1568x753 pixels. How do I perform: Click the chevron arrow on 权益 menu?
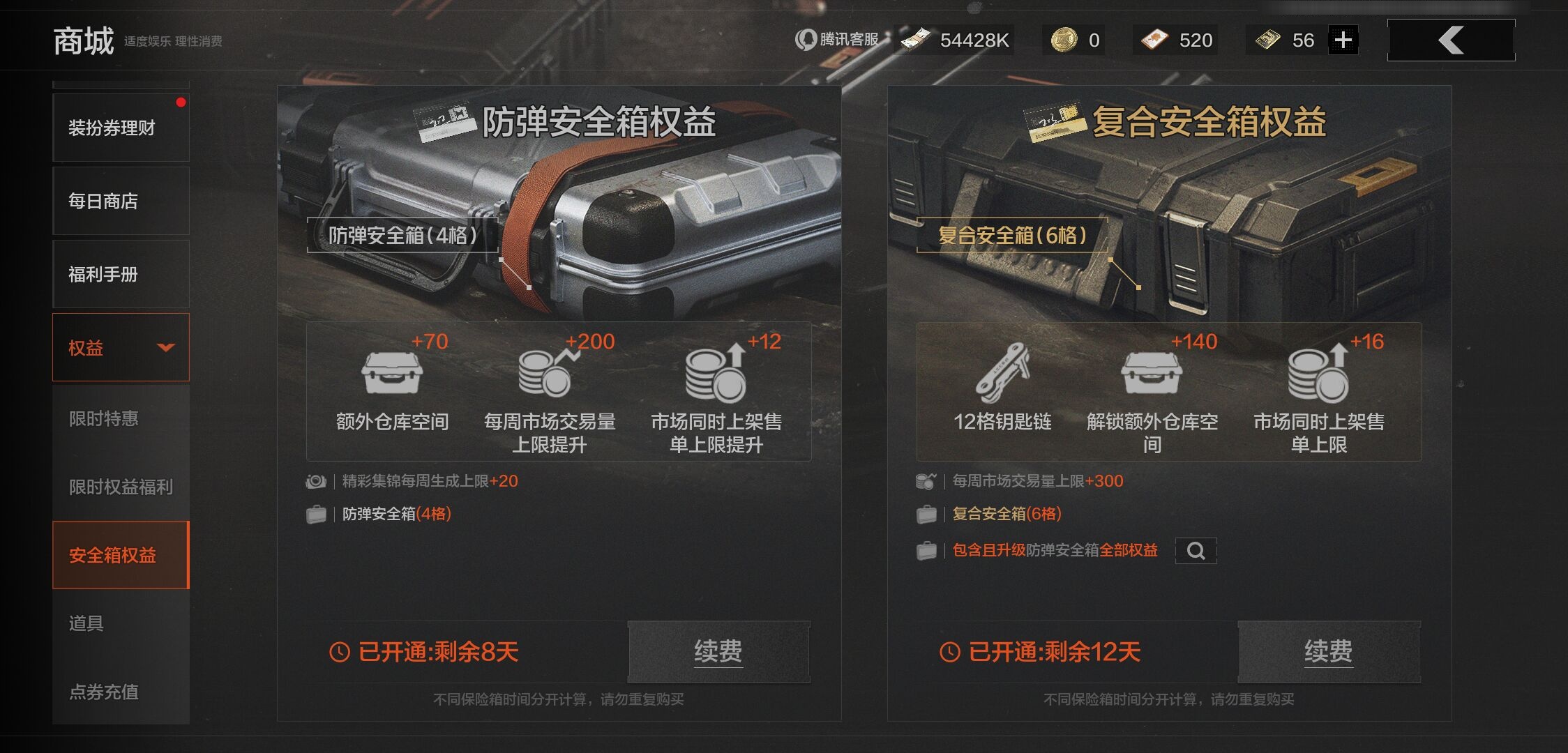click(166, 348)
